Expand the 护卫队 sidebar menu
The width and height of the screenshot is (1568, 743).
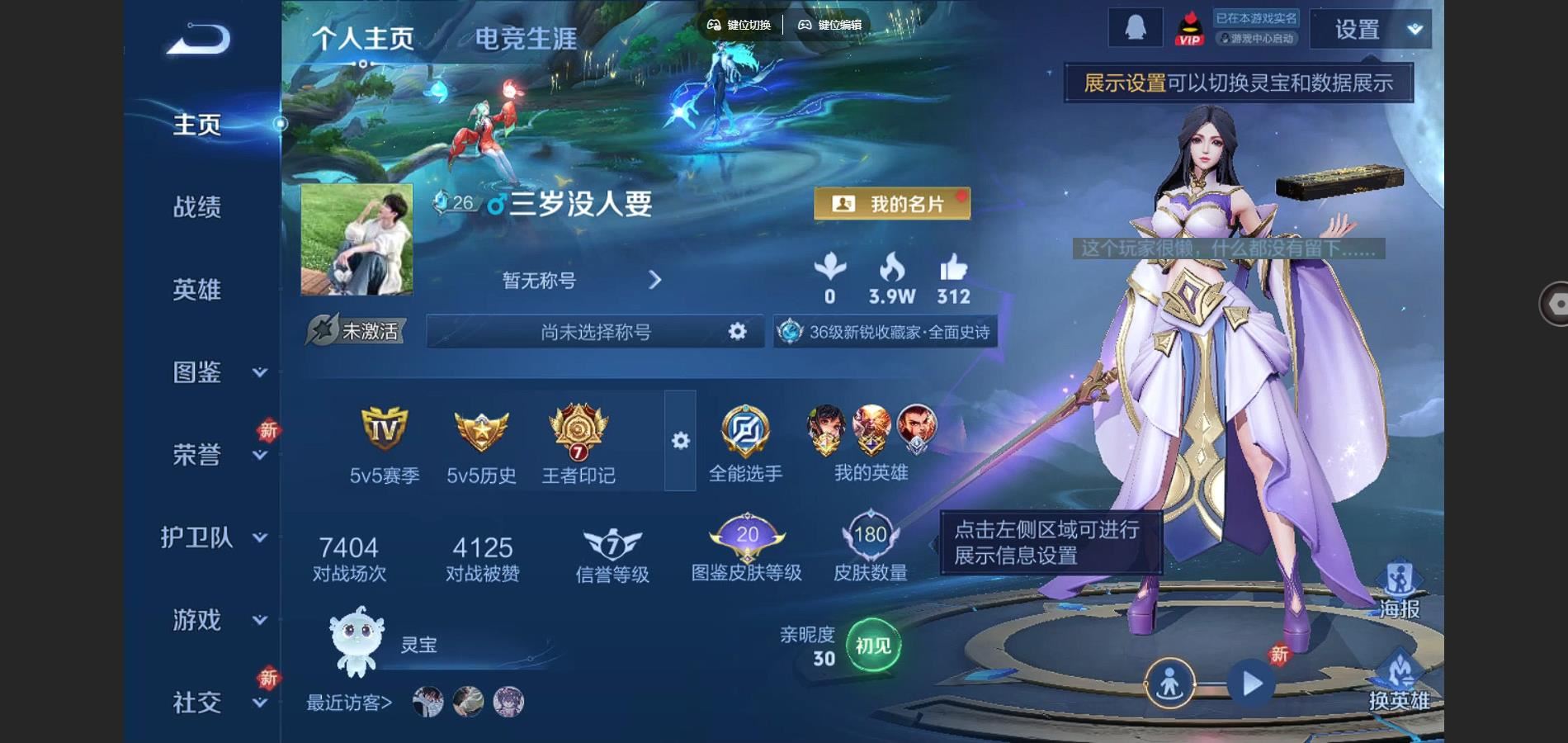point(213,537)
